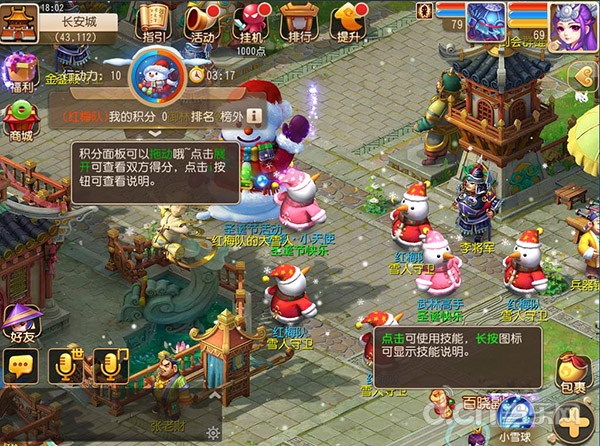The height and width of the screenshot is (446, 600).
Task: Activate the guild voice chat microphone
Action: 108,366
